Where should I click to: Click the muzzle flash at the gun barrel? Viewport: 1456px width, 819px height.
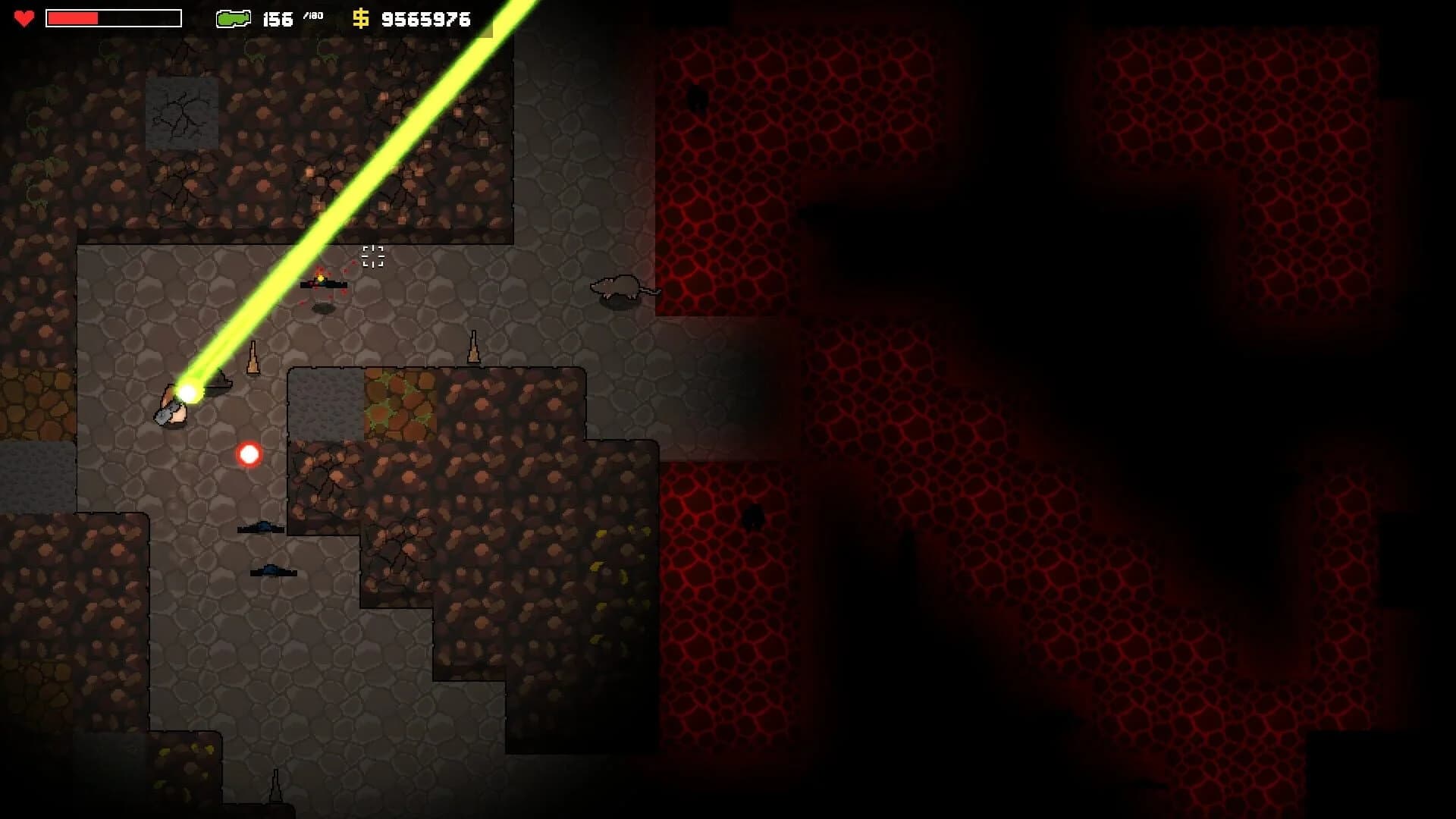click(x=189, y=391)
